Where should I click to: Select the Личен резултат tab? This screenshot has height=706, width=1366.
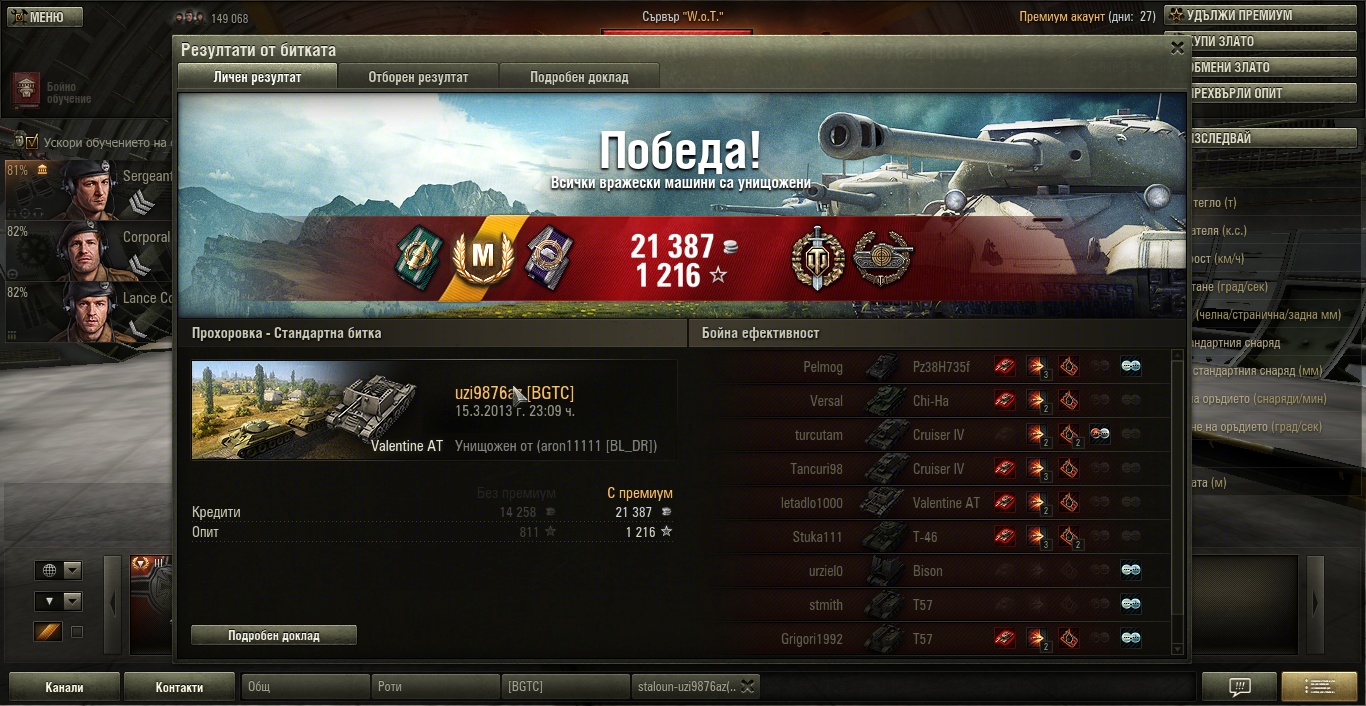coord(257,77)
